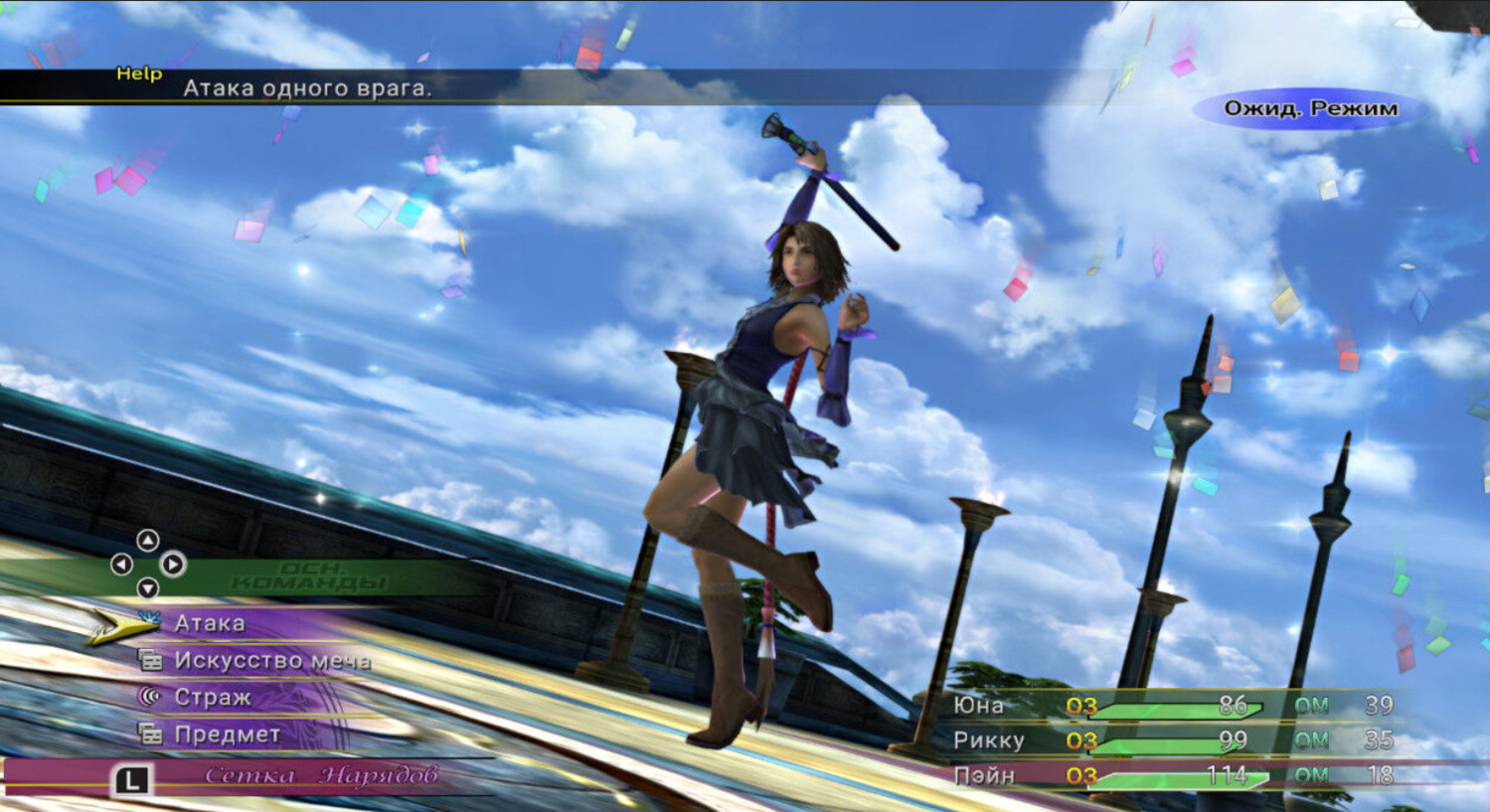Screen dimensions: 1490x812
Task: Click the Ожид. Режим mode indicator
Action: (x=1310, y=109)
